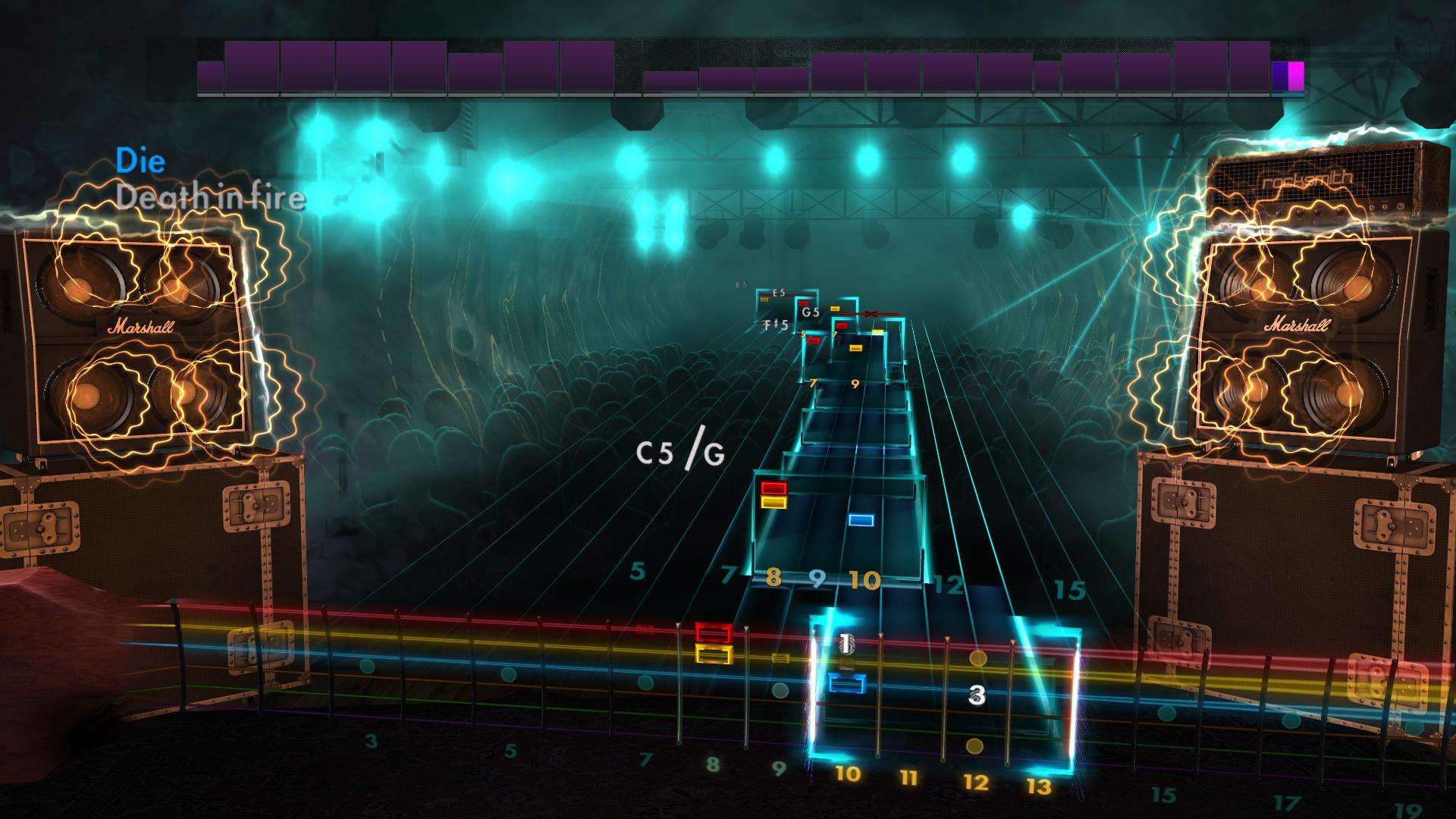1456x819 pixels.
Task: Select the fret 15 marker on the highway
Action: pyautogui.click(x=1068, y=585)
